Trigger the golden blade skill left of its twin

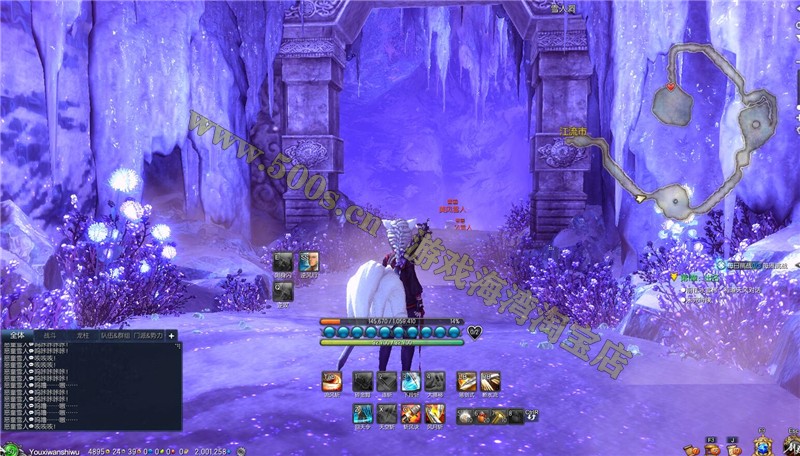(465, 381)
